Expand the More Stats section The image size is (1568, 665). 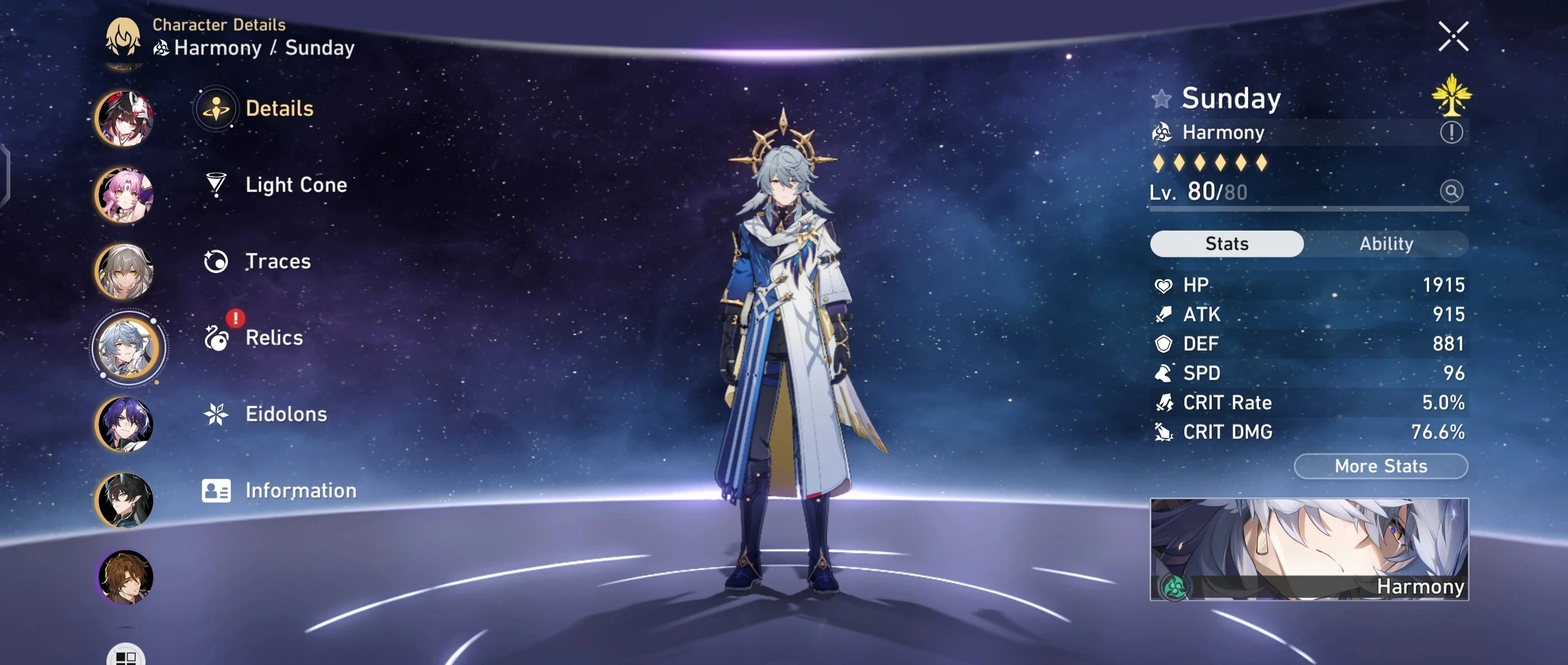[1380, 466]
